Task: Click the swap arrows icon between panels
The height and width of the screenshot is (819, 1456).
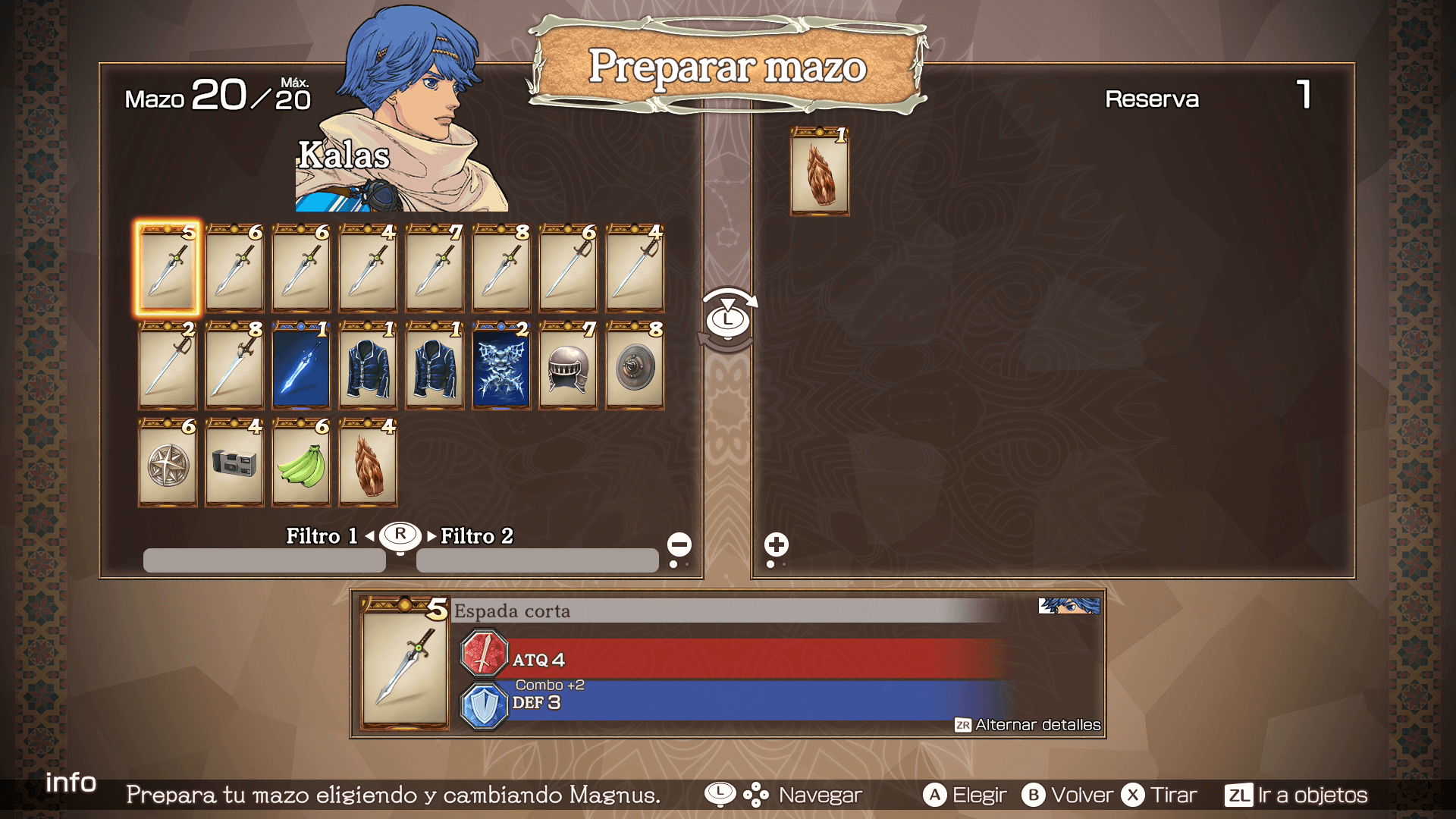Action: 728,319
